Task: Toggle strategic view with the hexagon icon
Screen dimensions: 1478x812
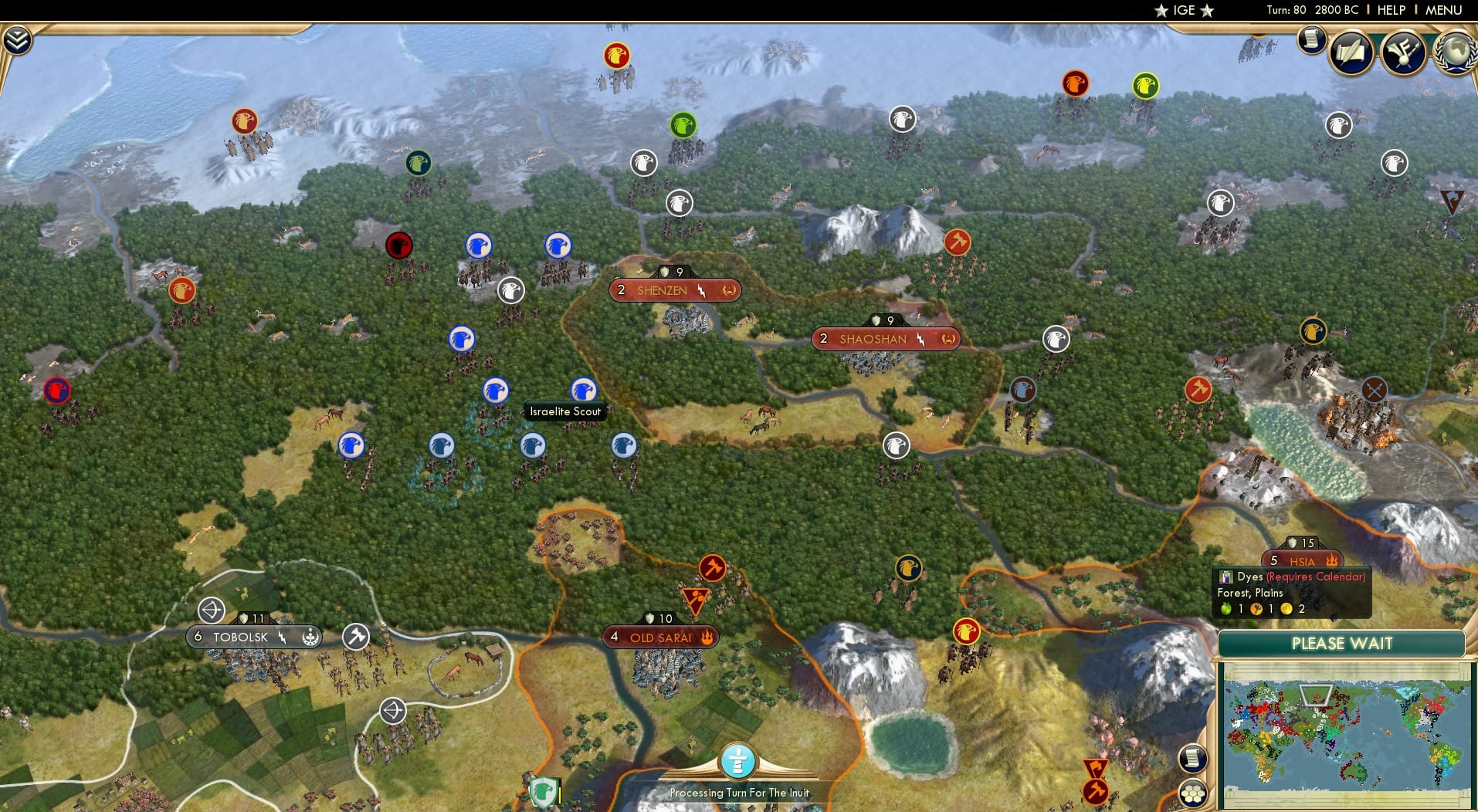Action: pyautogui.click(x=1192, y=793)
